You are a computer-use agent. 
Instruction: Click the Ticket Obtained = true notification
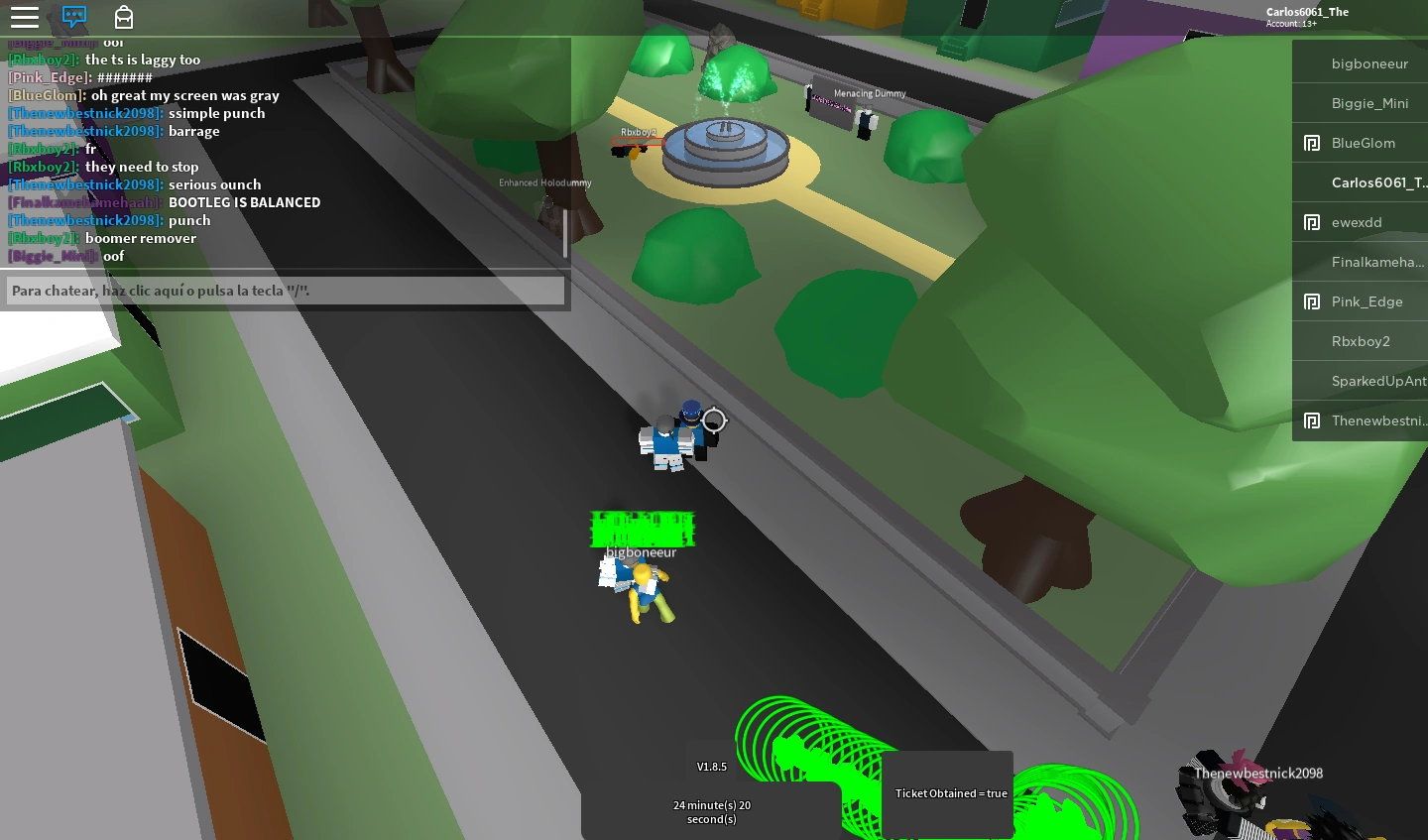click(x=950, y=793)
